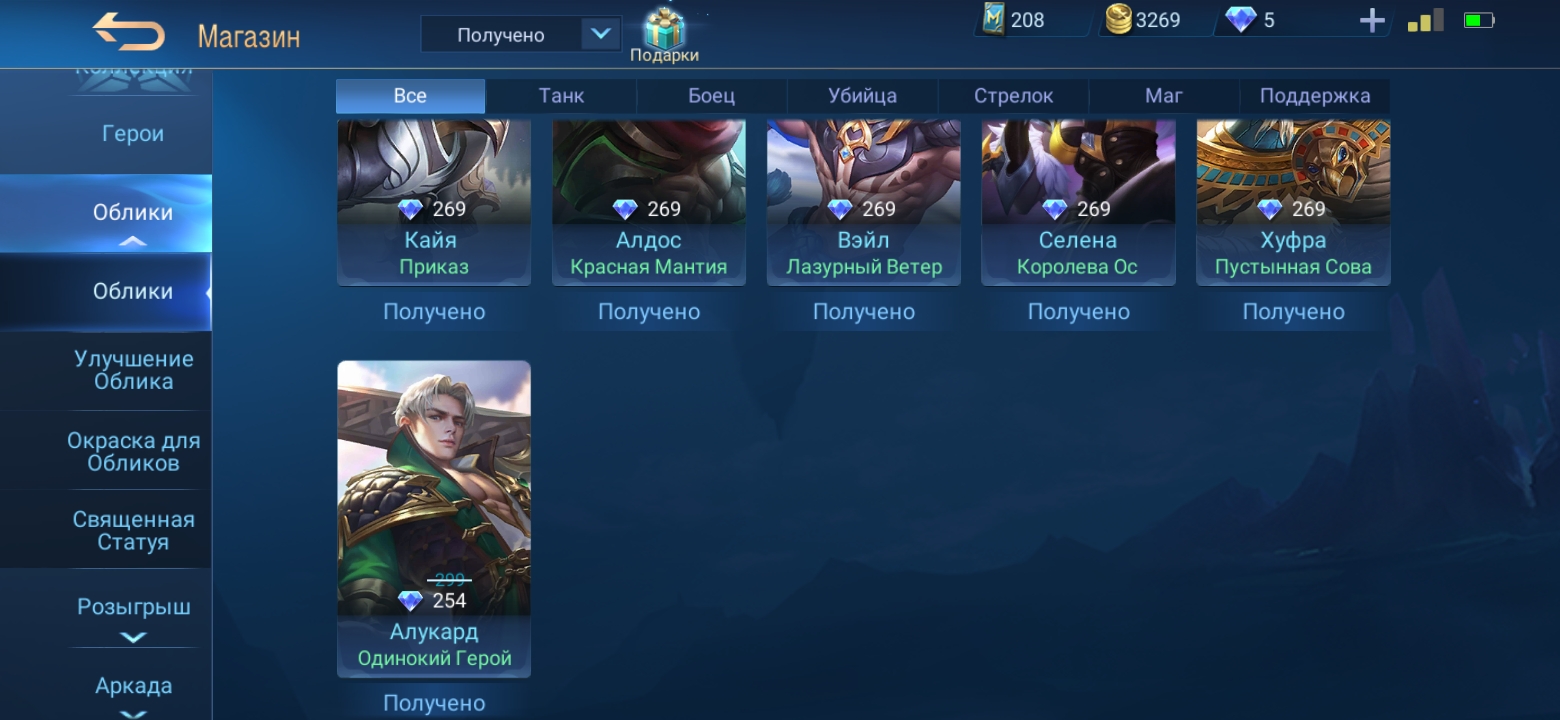
Task: Go back with the orange arrow
Action: [129, 33]
